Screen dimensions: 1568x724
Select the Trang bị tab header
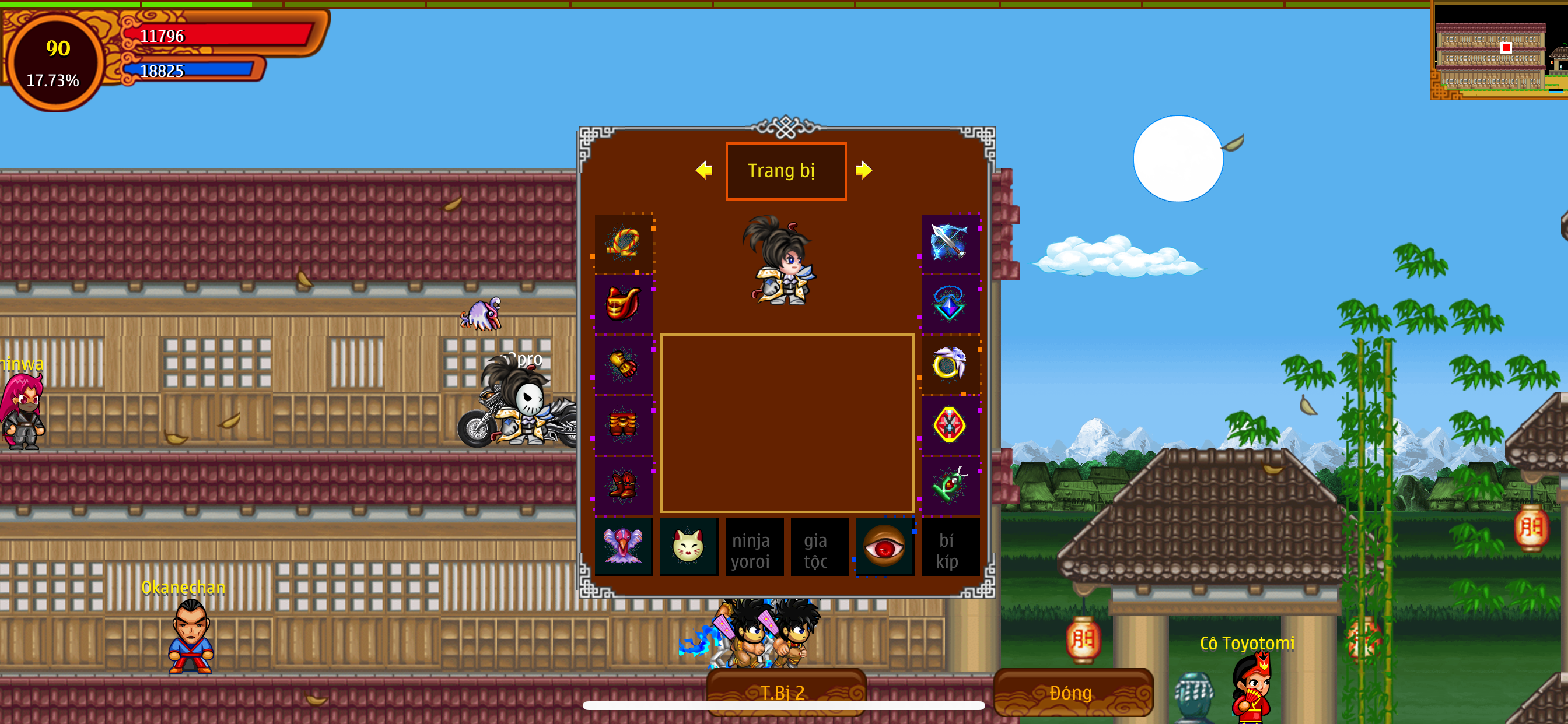coord(785,171)
